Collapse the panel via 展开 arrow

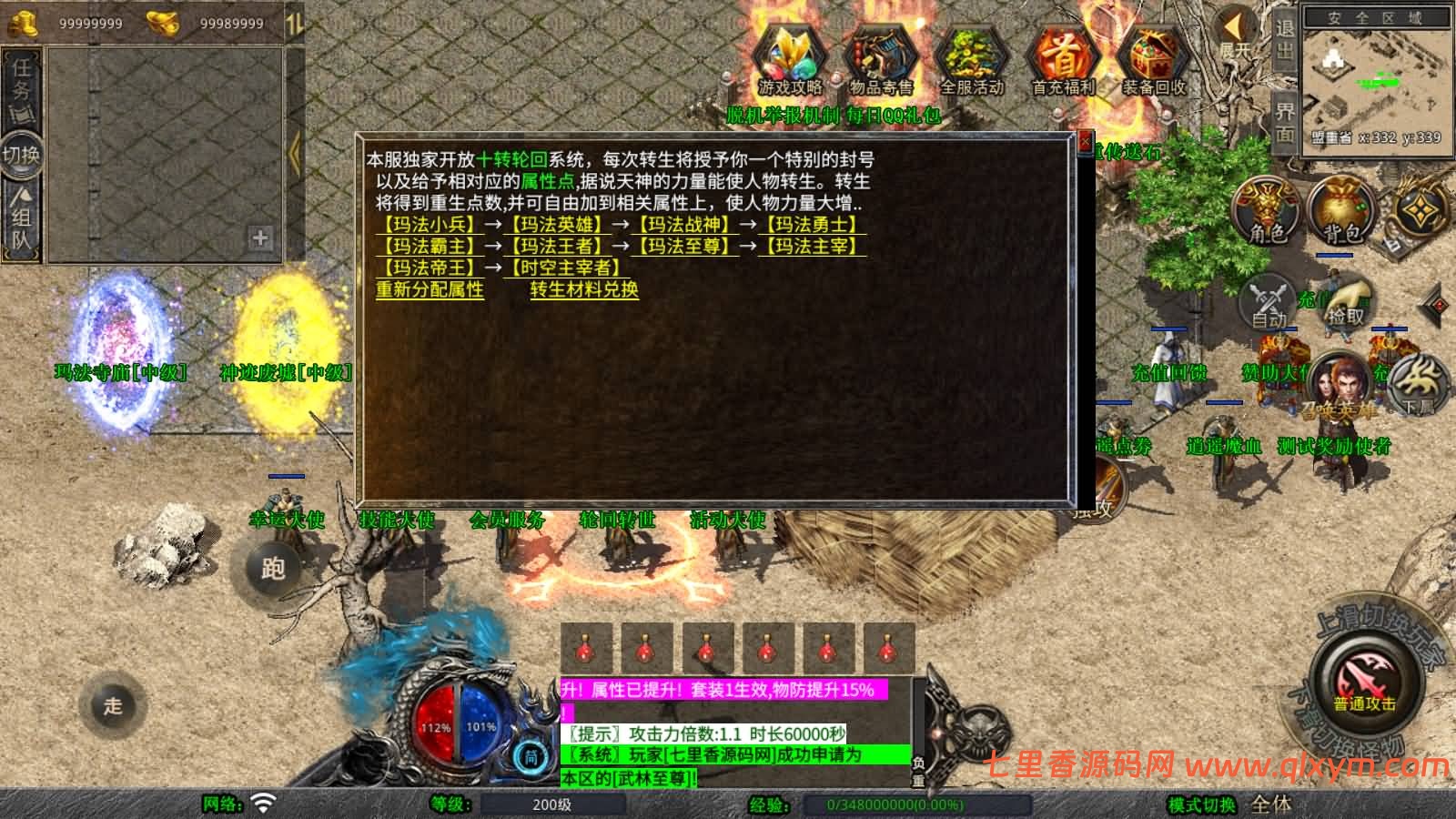pyautogui.click(x=1233, y=27)
